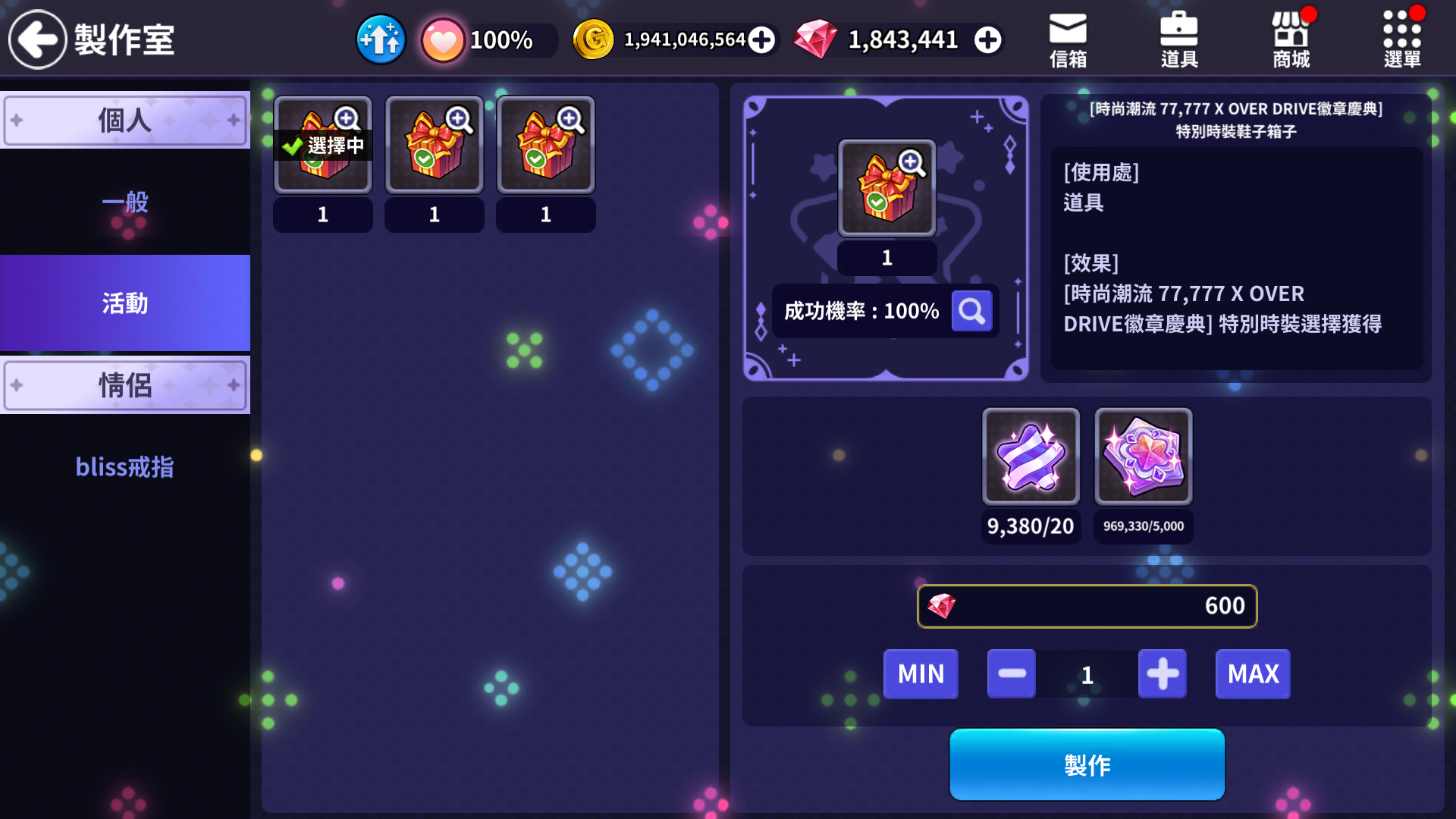Viewport: 1456px width, 819px height.
Task: Click the blue level-up arrows icon
Action: [381, 39]
